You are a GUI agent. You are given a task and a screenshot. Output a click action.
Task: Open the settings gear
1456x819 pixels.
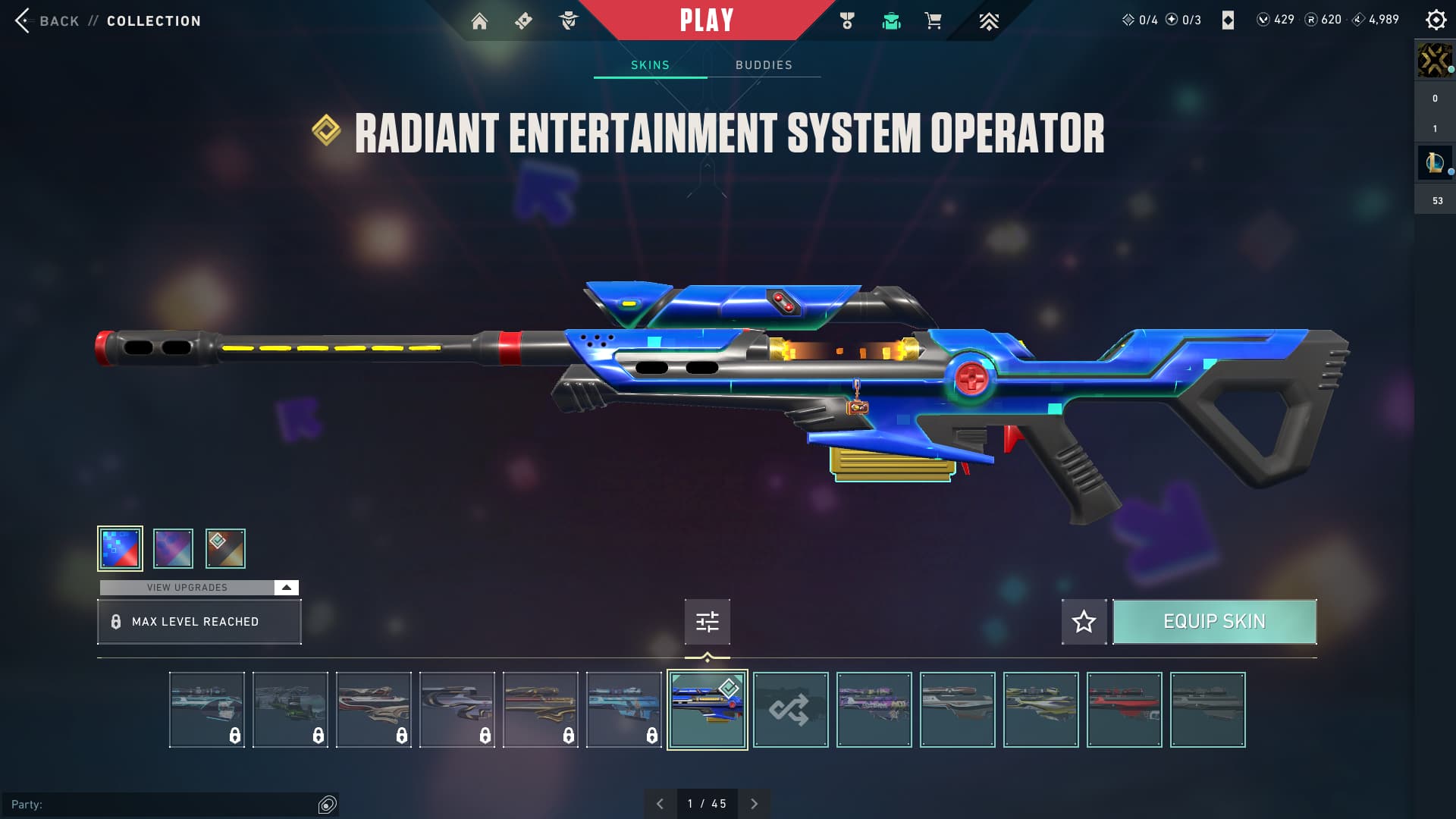click(x=1436, y=20)
